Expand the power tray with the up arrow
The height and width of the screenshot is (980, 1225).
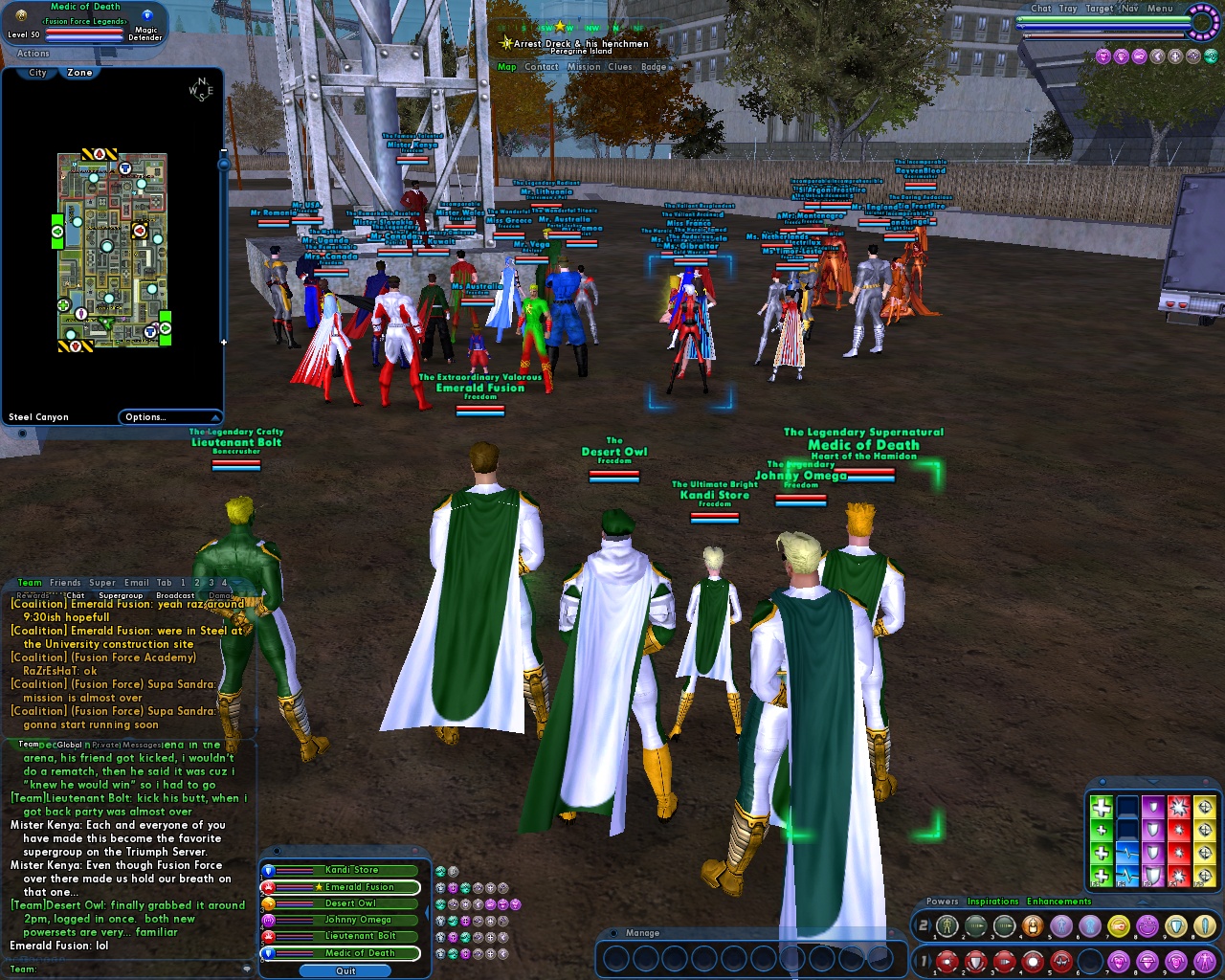1143,902
